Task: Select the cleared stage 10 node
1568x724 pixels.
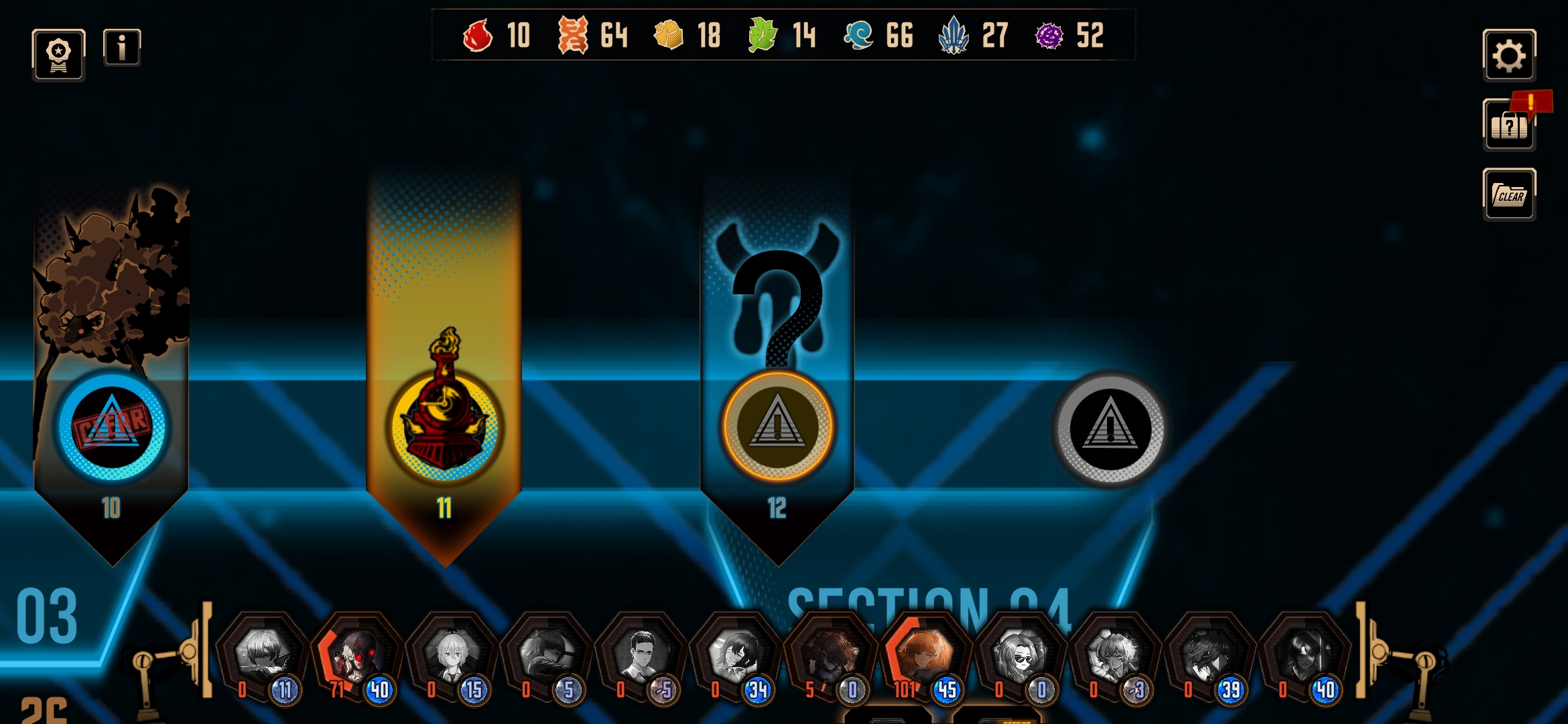Action: [x=112, y=427]
